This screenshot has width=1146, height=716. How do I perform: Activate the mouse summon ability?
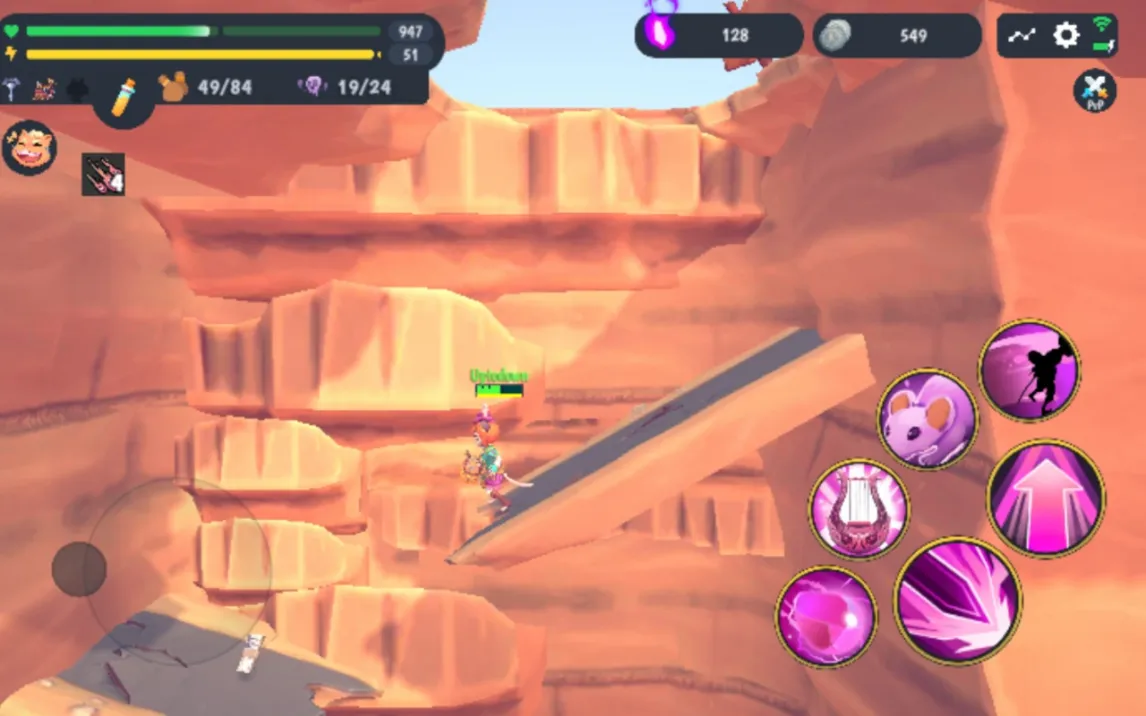point(927,419)
